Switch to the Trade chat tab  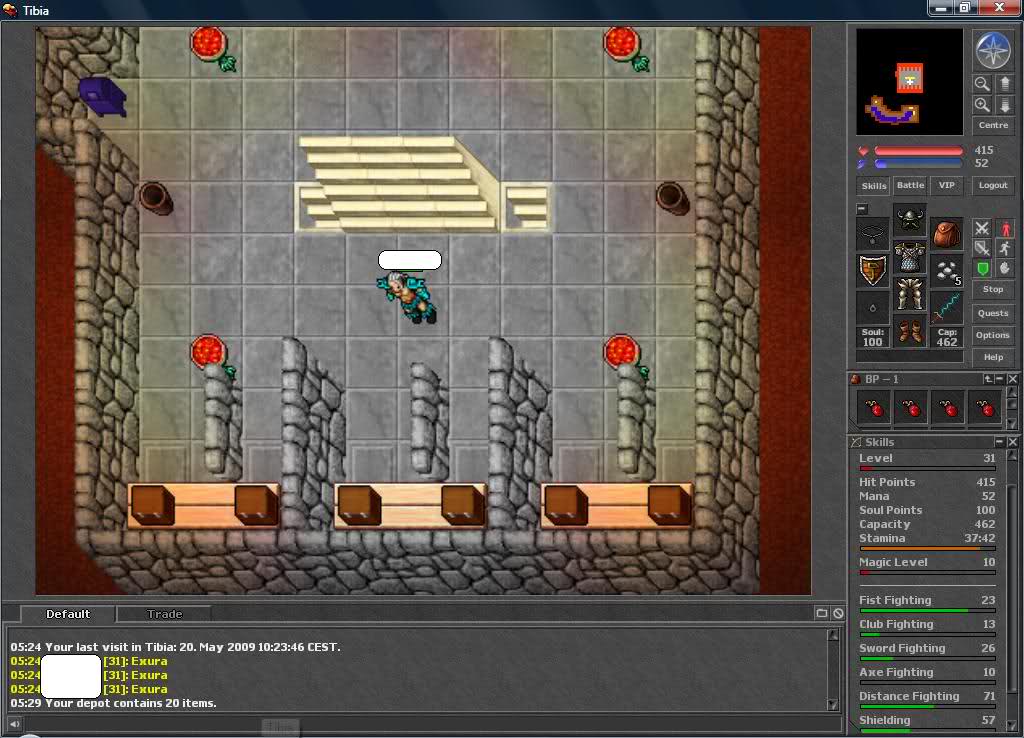[165, 614]
